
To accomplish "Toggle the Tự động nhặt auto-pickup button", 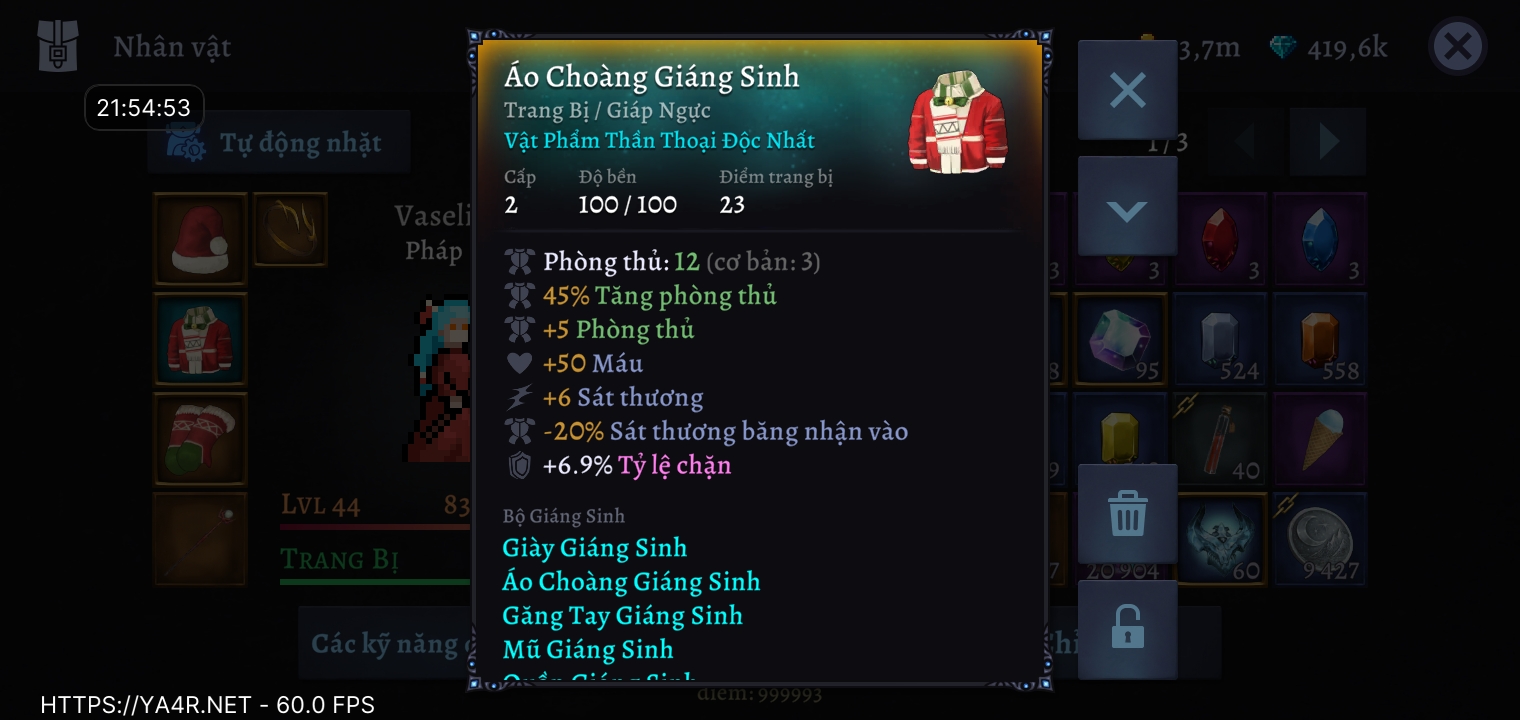I will click(x=279, y=143).
